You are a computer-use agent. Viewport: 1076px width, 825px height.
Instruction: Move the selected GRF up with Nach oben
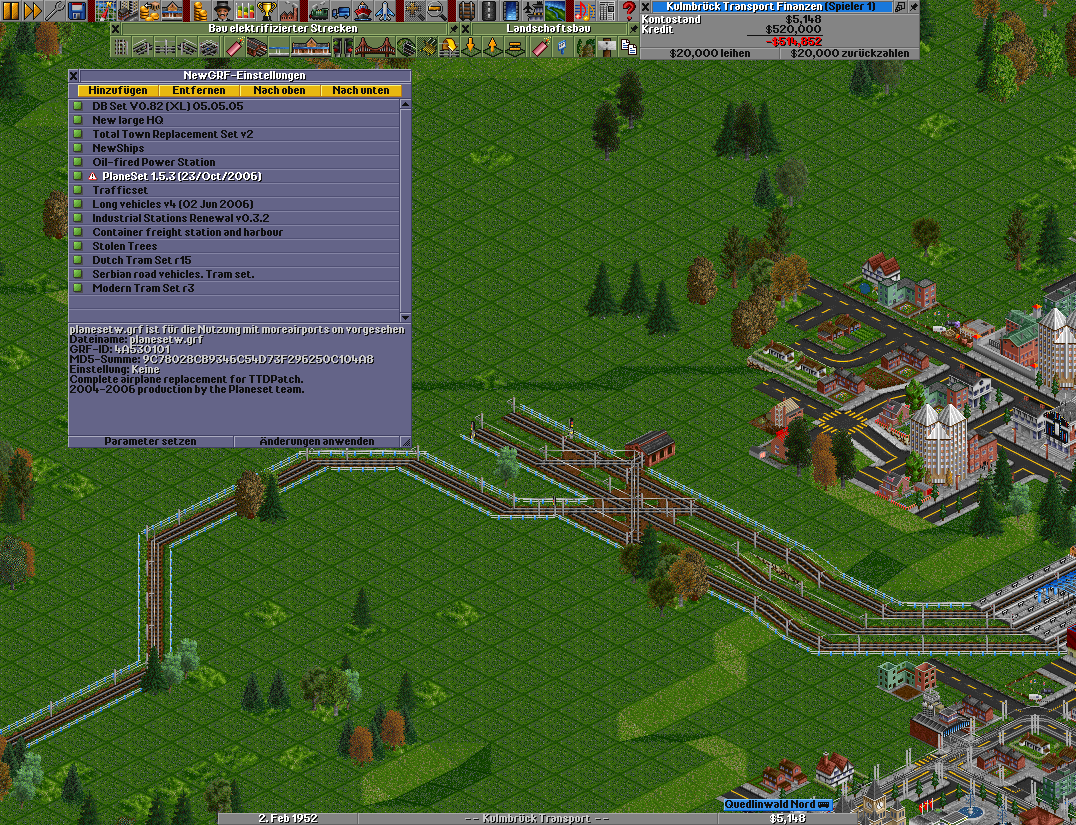tap(280, 91)
